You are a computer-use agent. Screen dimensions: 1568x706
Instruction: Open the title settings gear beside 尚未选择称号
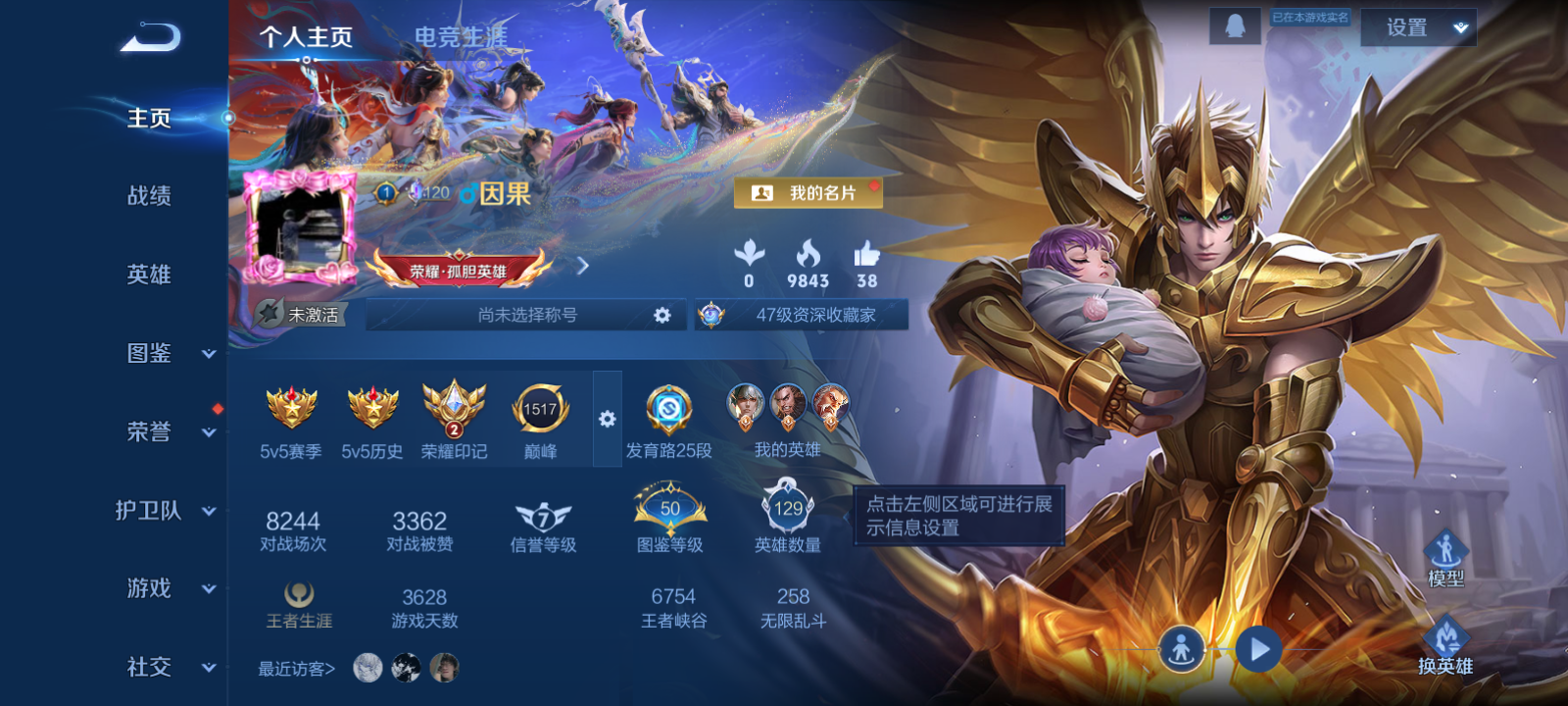663,315
